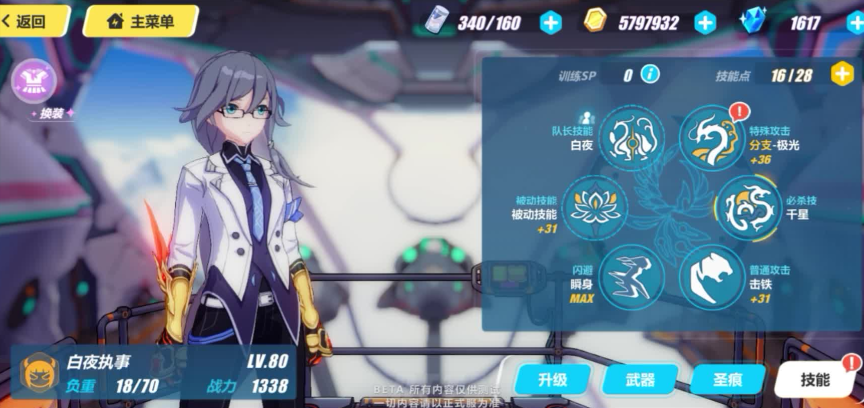Viewport: 864px width, 408px height.
Task: Select the 技能 skills tab
Action: pos(816,379)
